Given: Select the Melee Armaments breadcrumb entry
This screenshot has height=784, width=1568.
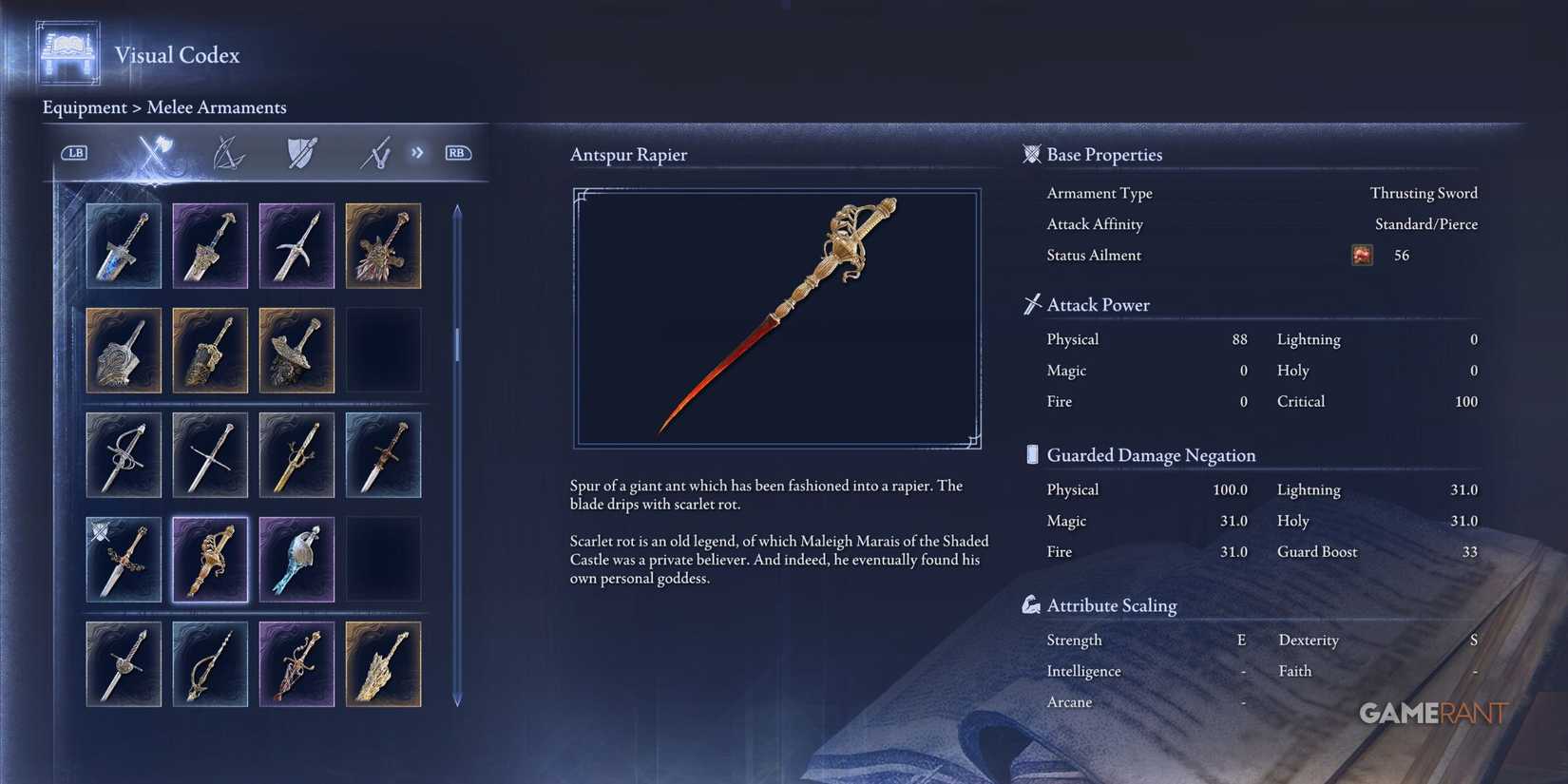Looking at the screenshot, I should [217, 107].
